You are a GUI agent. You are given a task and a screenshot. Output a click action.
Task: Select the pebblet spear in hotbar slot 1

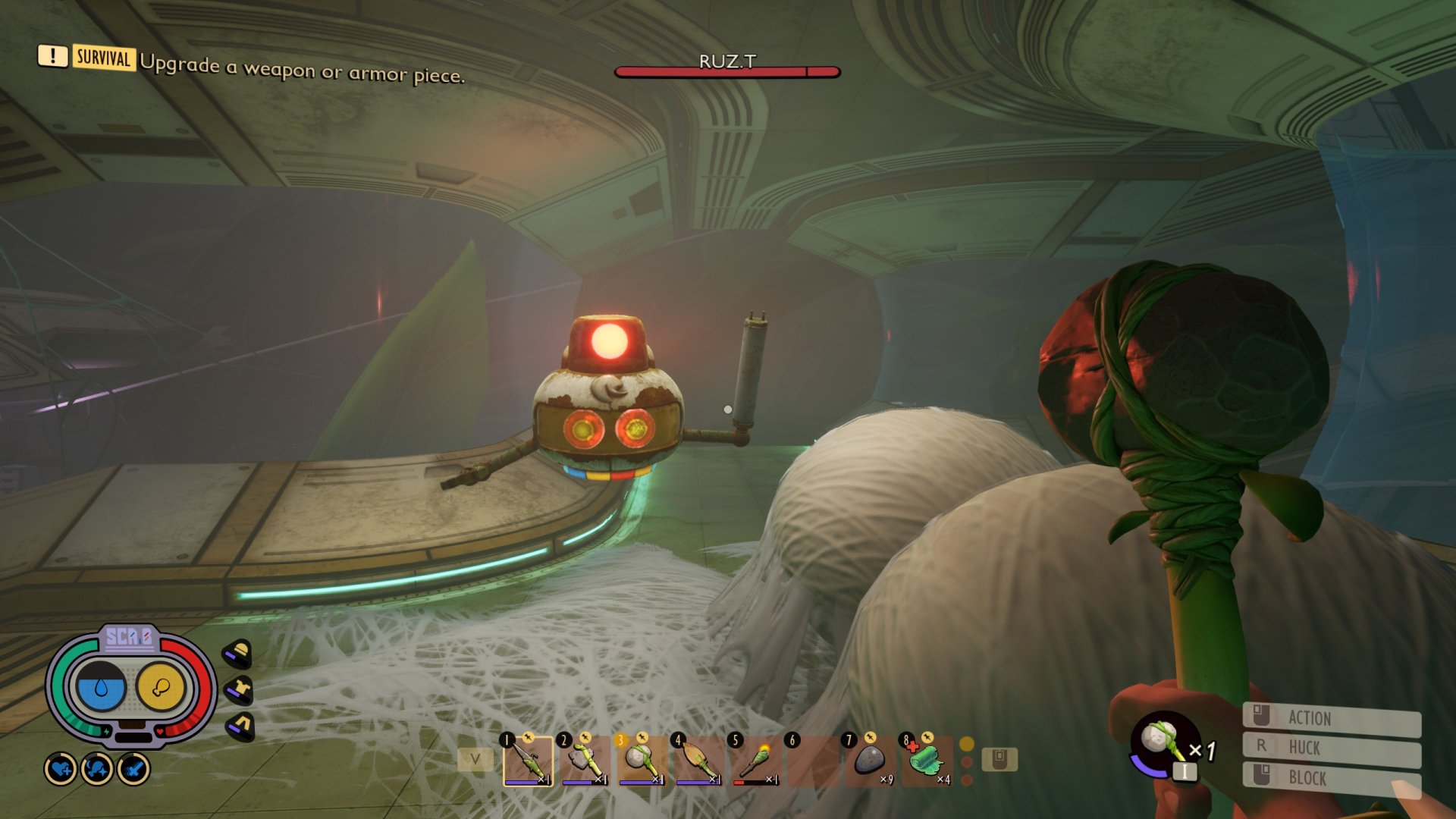click(x=528, y=760)
